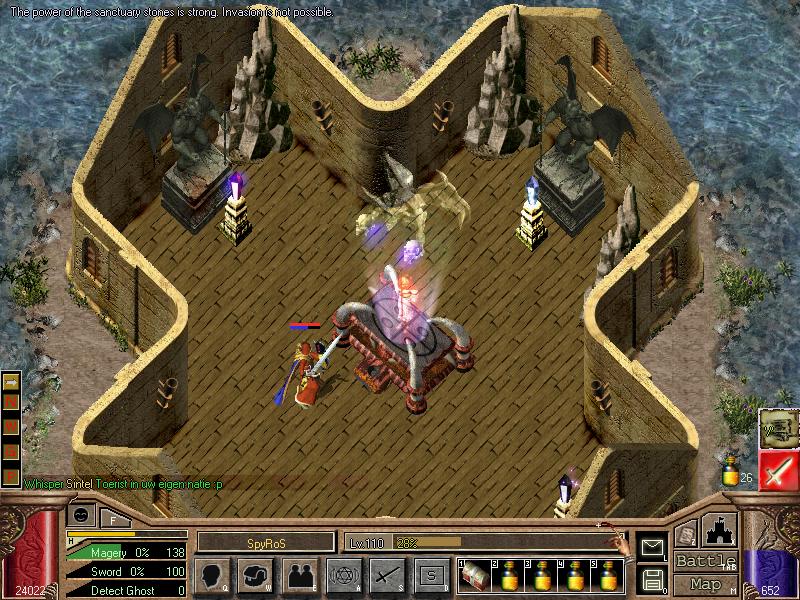
Task: Open the parchment scroll icon above the sword
Action: click(x=777, y=428)
